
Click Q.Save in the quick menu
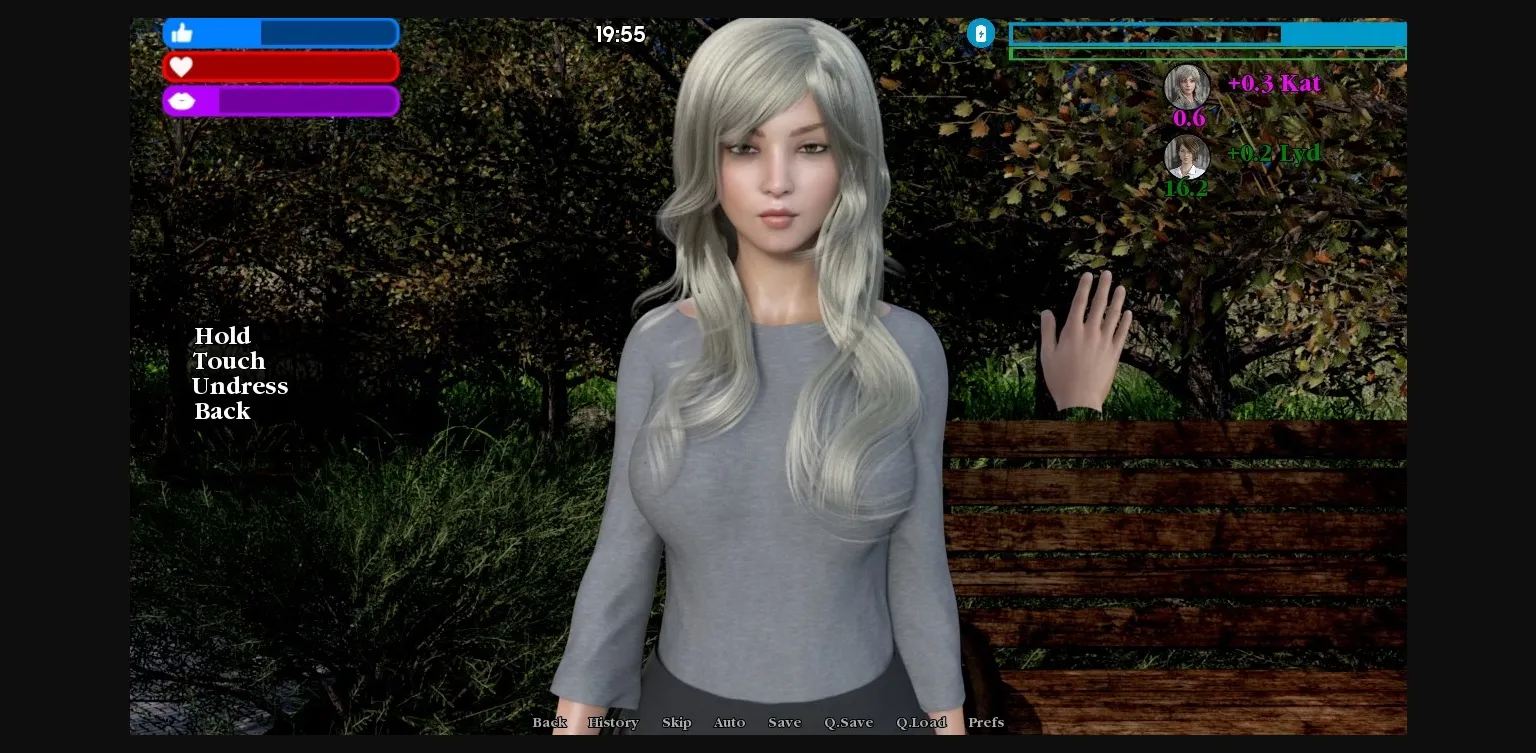pos(848,722)
